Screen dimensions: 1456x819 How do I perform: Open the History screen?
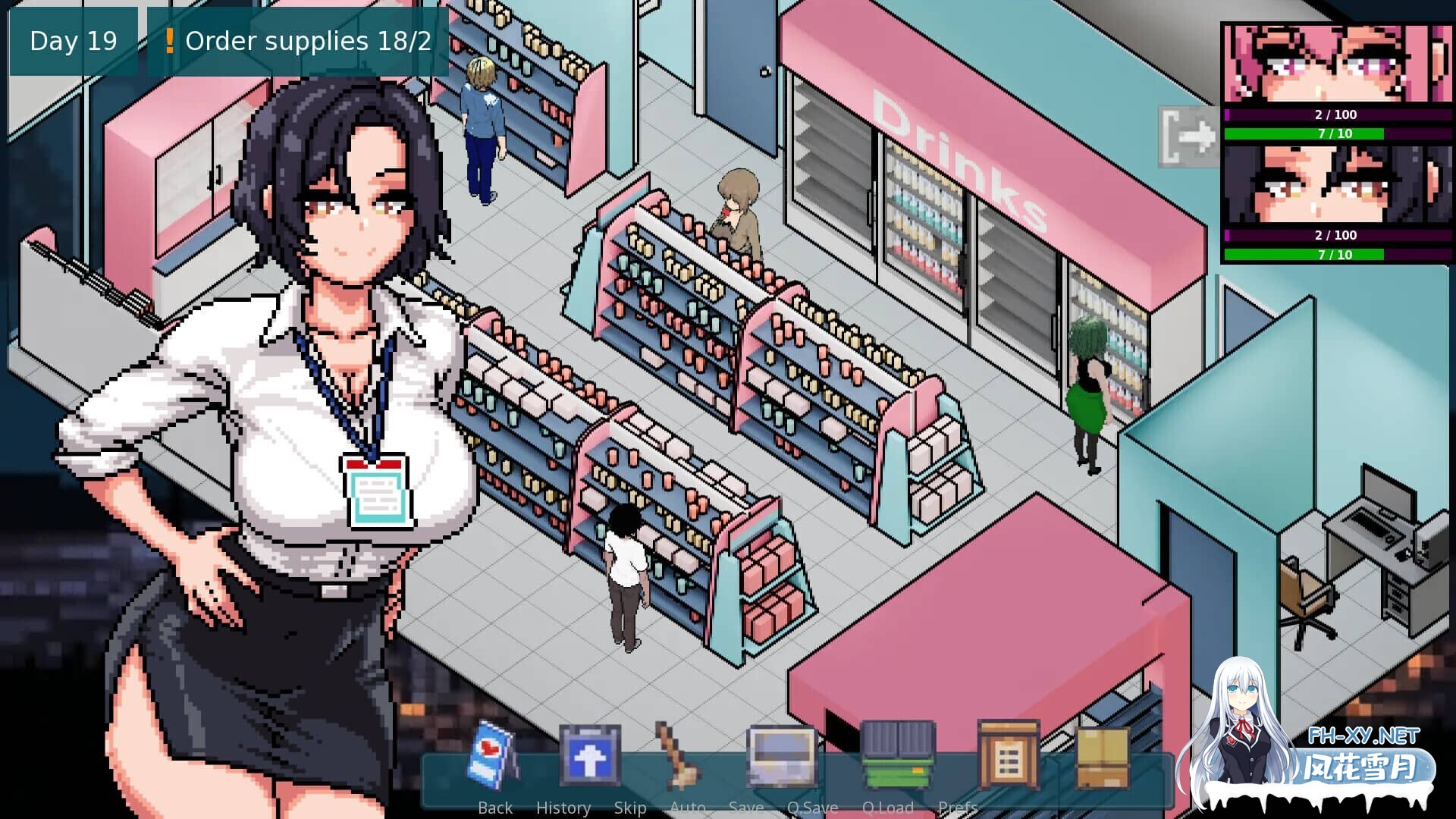click(564, 807)
